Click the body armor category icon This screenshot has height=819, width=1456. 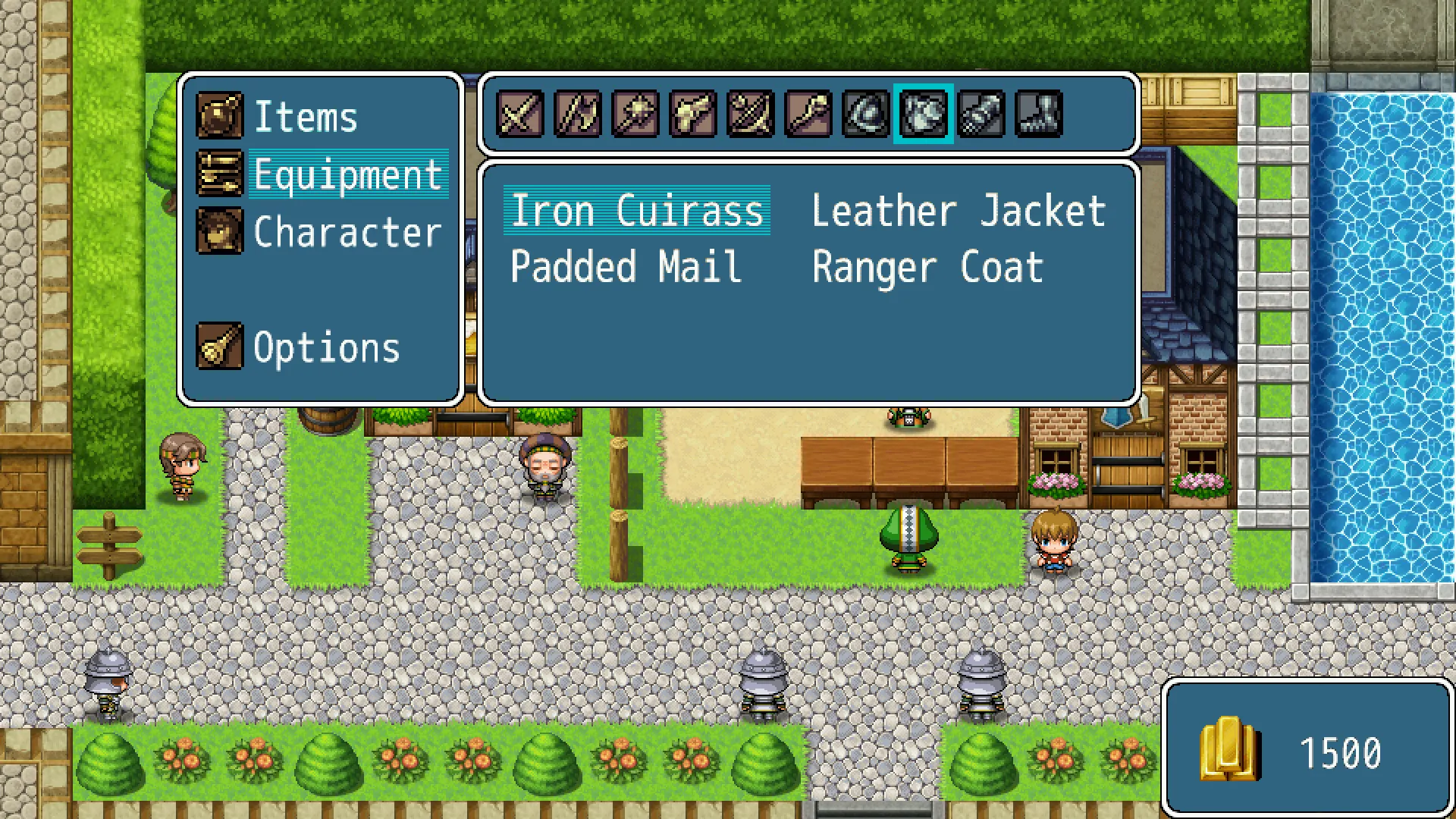(924, 115)
